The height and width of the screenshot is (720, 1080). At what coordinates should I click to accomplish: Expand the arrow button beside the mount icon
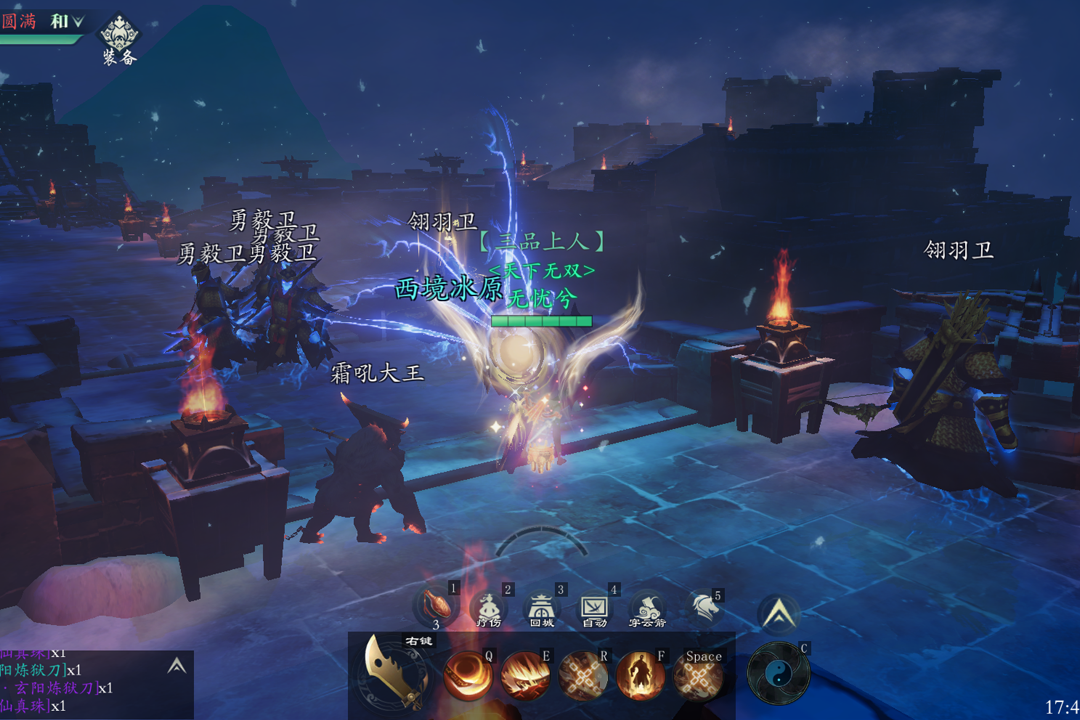point(778,613)
